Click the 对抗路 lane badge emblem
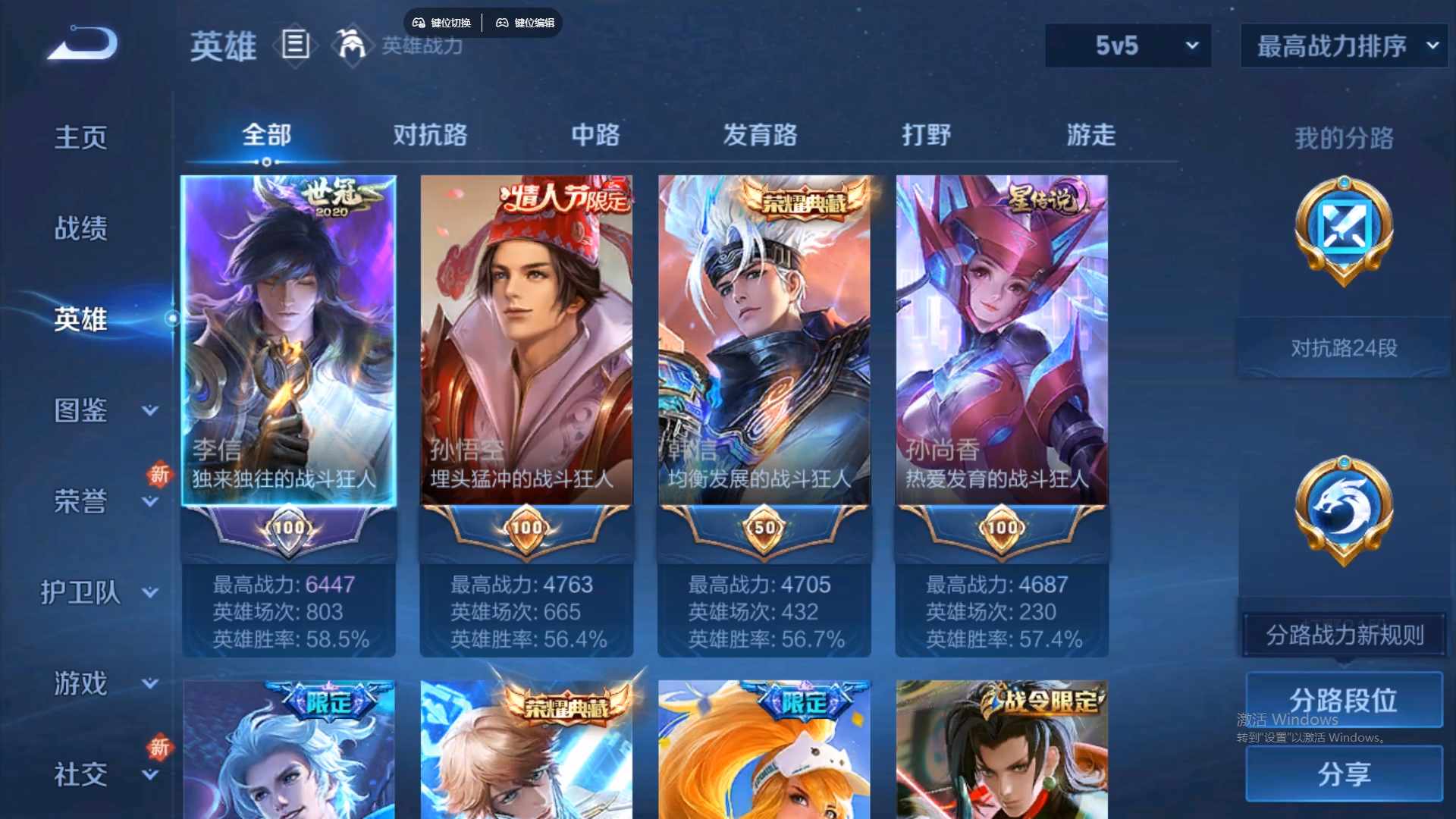 coord(1342,231)
